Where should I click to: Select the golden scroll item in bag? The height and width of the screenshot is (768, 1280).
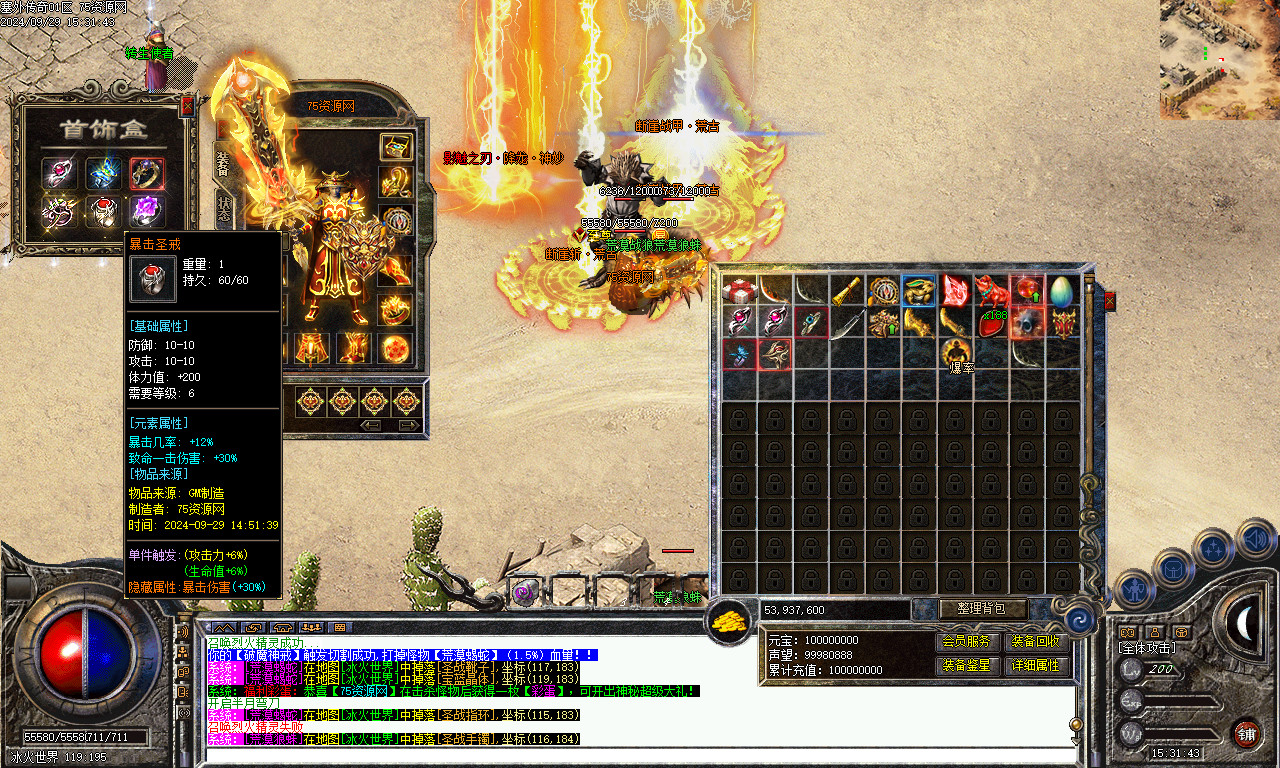tap(848, 290)
